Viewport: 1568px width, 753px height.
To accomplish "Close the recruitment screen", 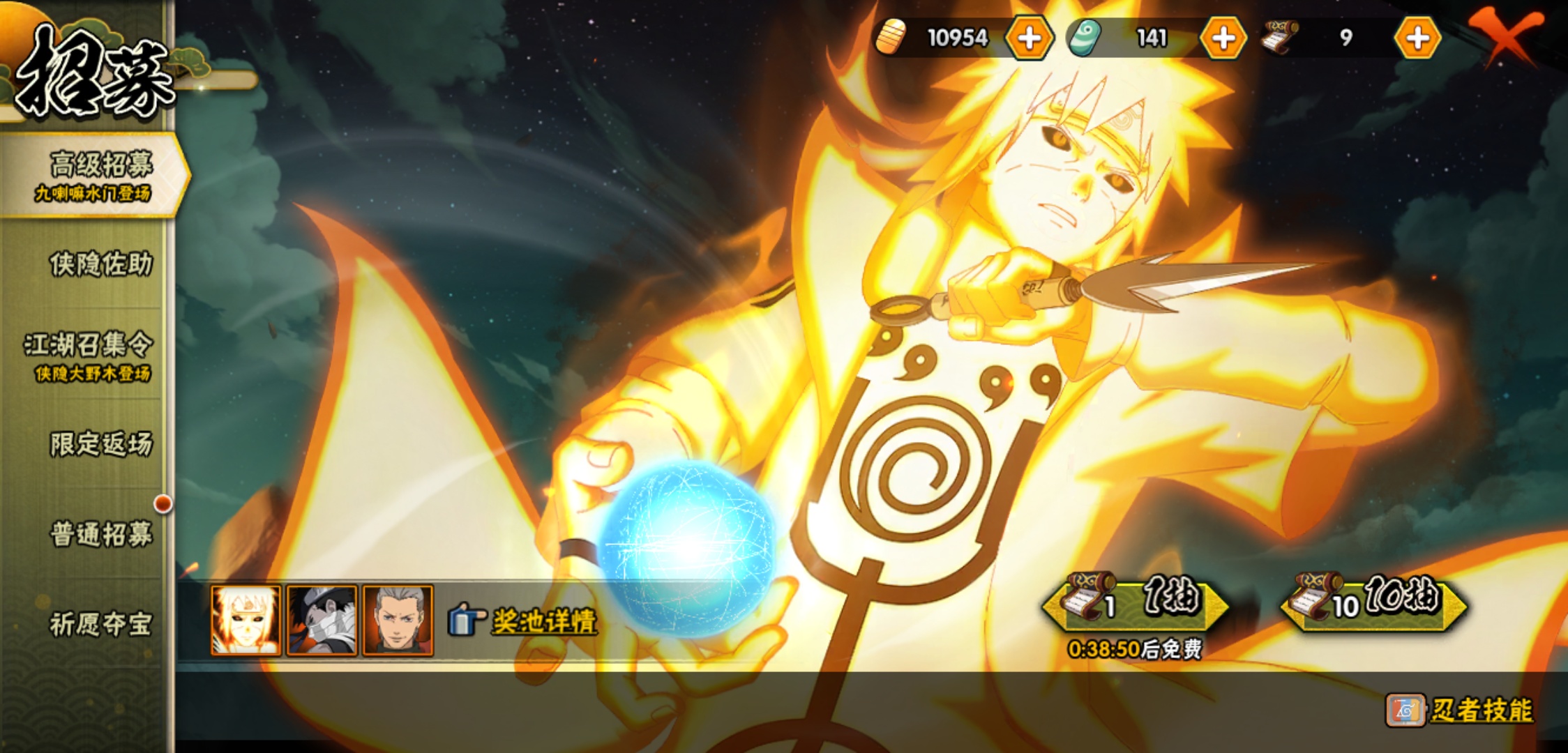I will (1505, 35).
